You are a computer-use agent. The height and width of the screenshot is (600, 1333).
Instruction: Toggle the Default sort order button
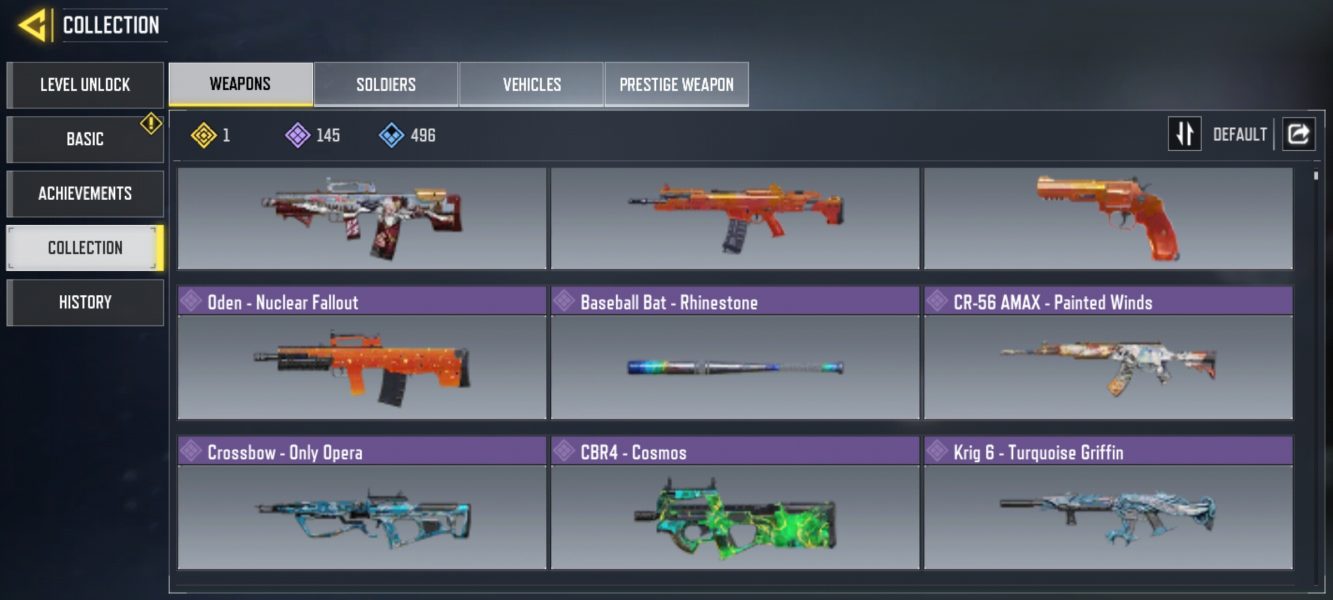pyautogui.click(x=1185, y=134)
